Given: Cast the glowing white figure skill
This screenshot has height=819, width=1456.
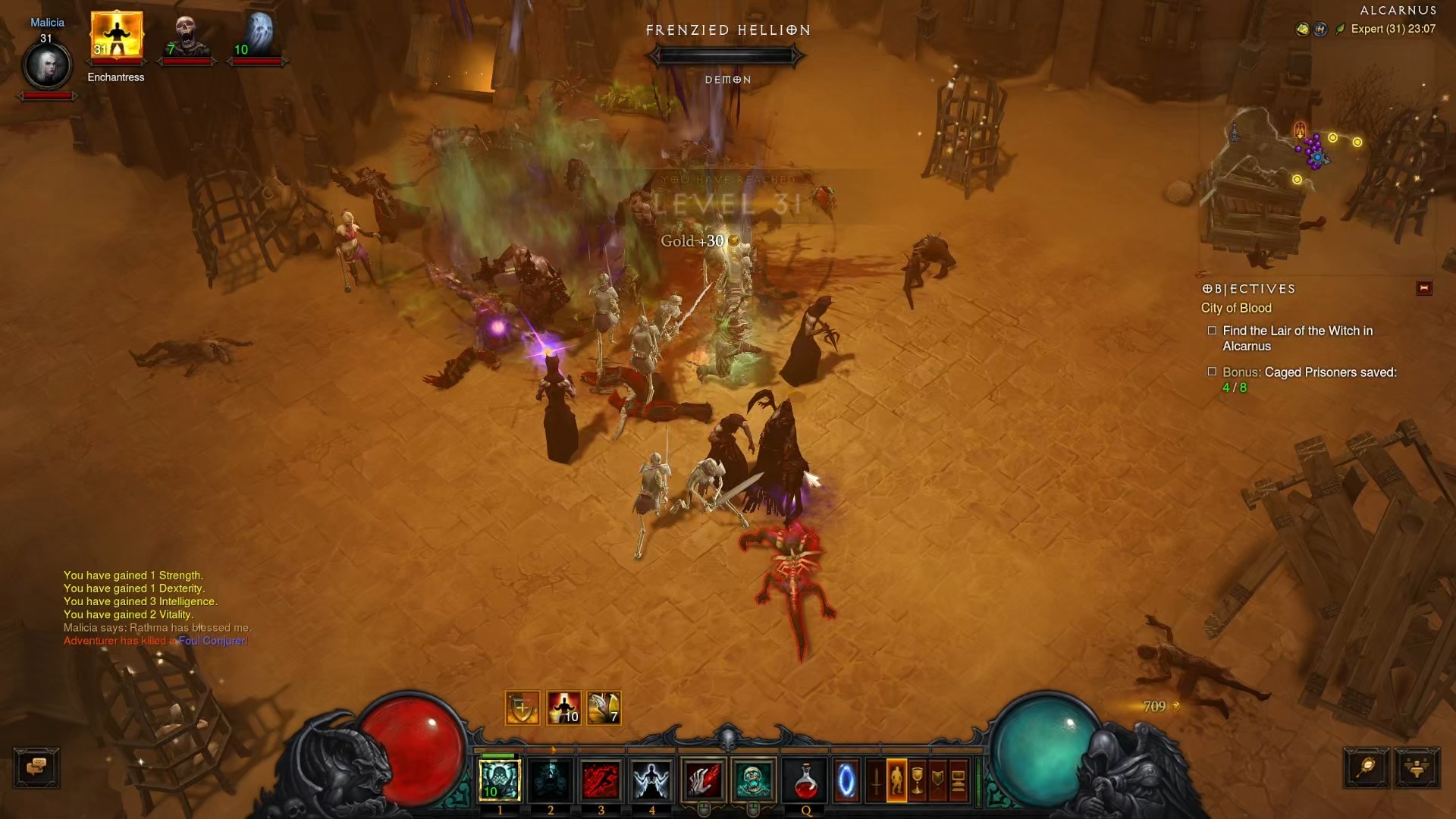Looking at the screenshot, I should pyautogui.click(x=651, y=780).
